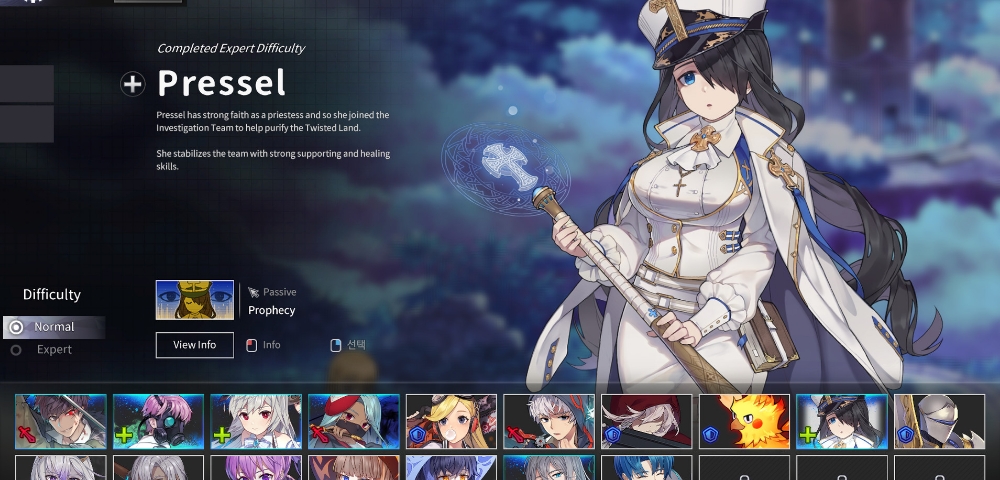Image resolution: width=1000 pixels, height=480 pixels.
Task: Select the Prophecy passive skill thumbnail
Action: [195, 300]
